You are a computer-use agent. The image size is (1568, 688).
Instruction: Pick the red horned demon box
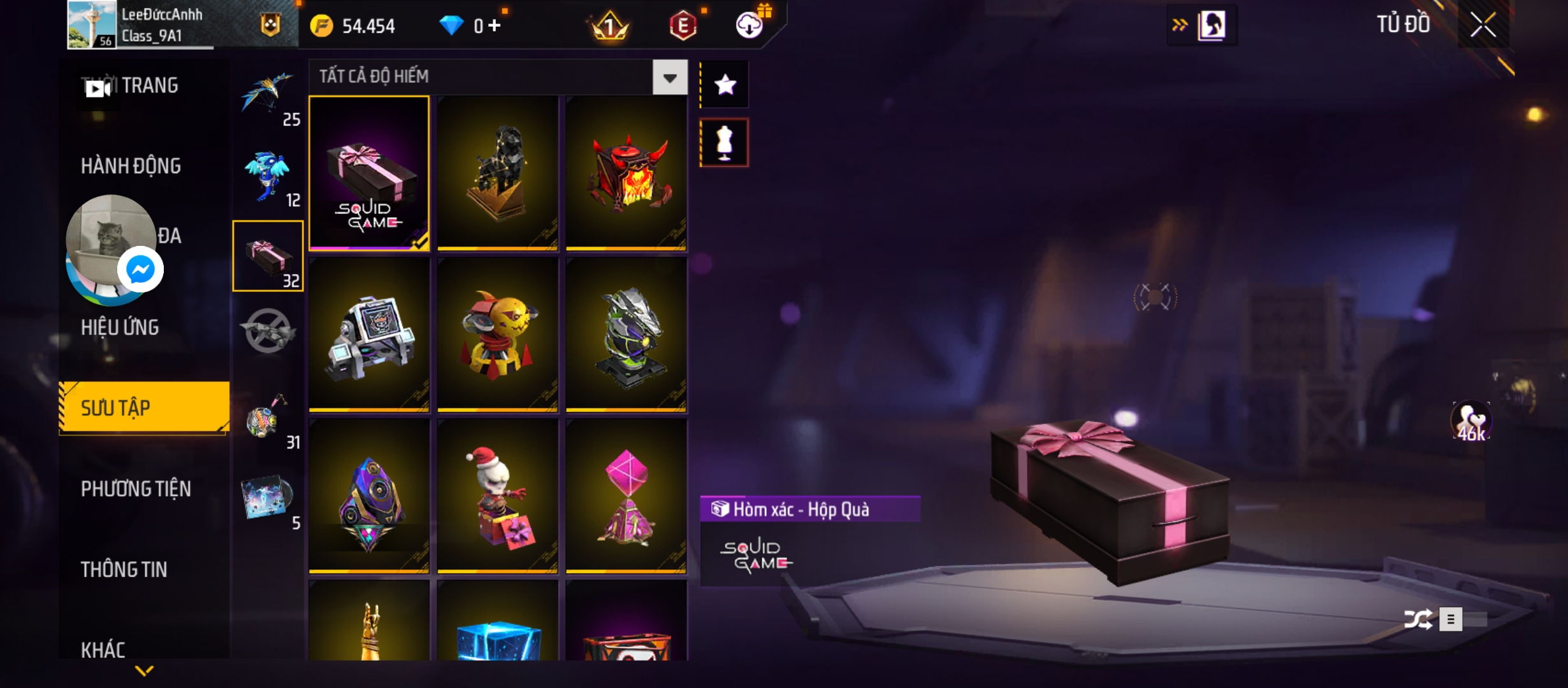(627, 173)
